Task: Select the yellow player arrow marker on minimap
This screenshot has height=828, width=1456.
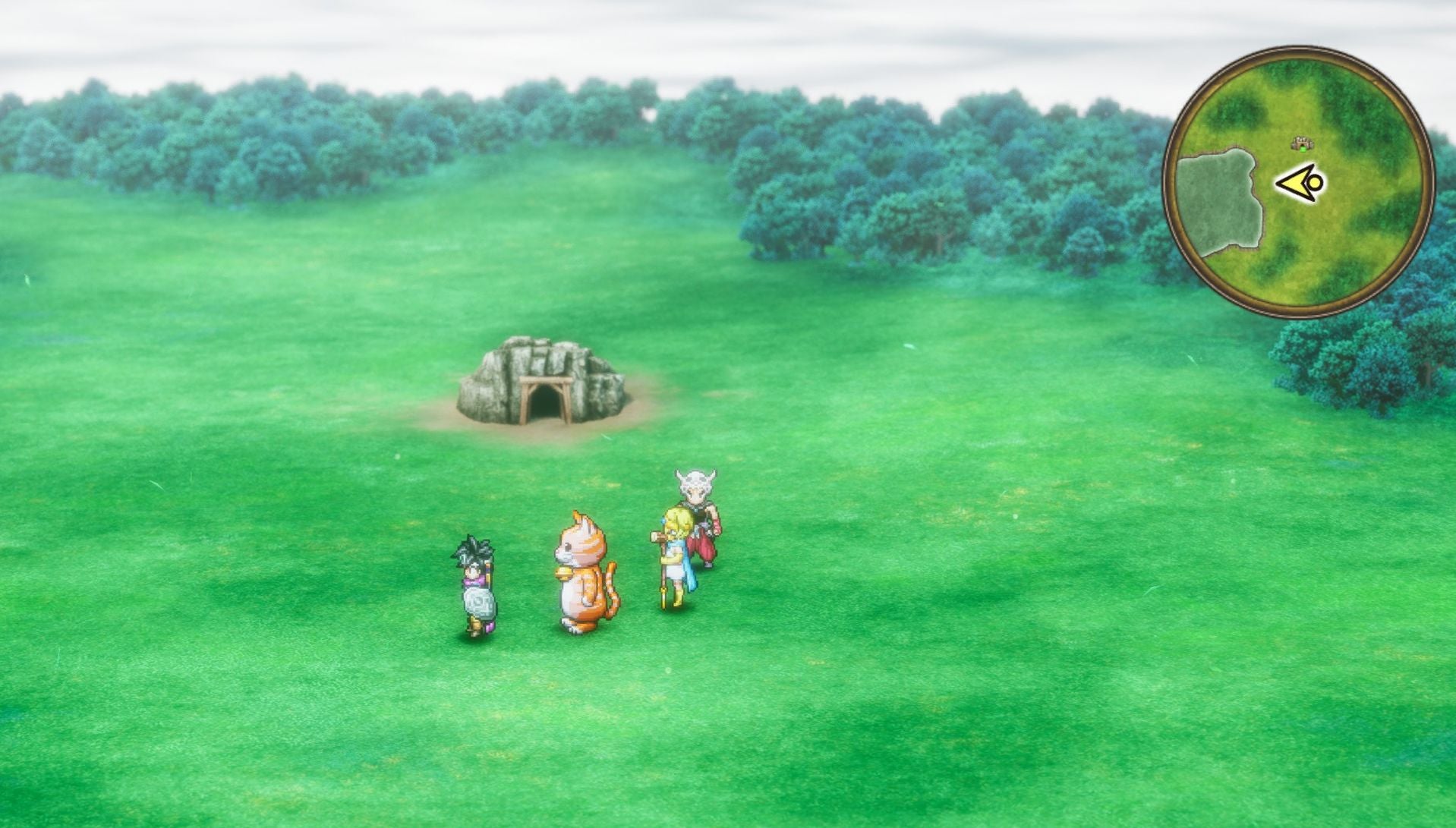Action: tap(1297, 181)
